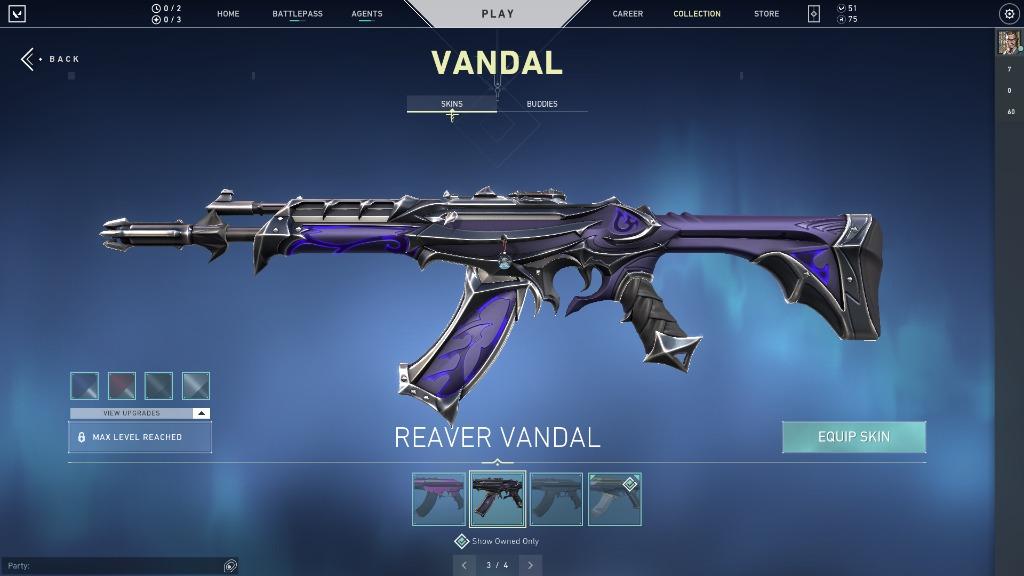The height and width of the screenshot is (576, 1024).
Task: Open the Career page
Action: point(628,14)
